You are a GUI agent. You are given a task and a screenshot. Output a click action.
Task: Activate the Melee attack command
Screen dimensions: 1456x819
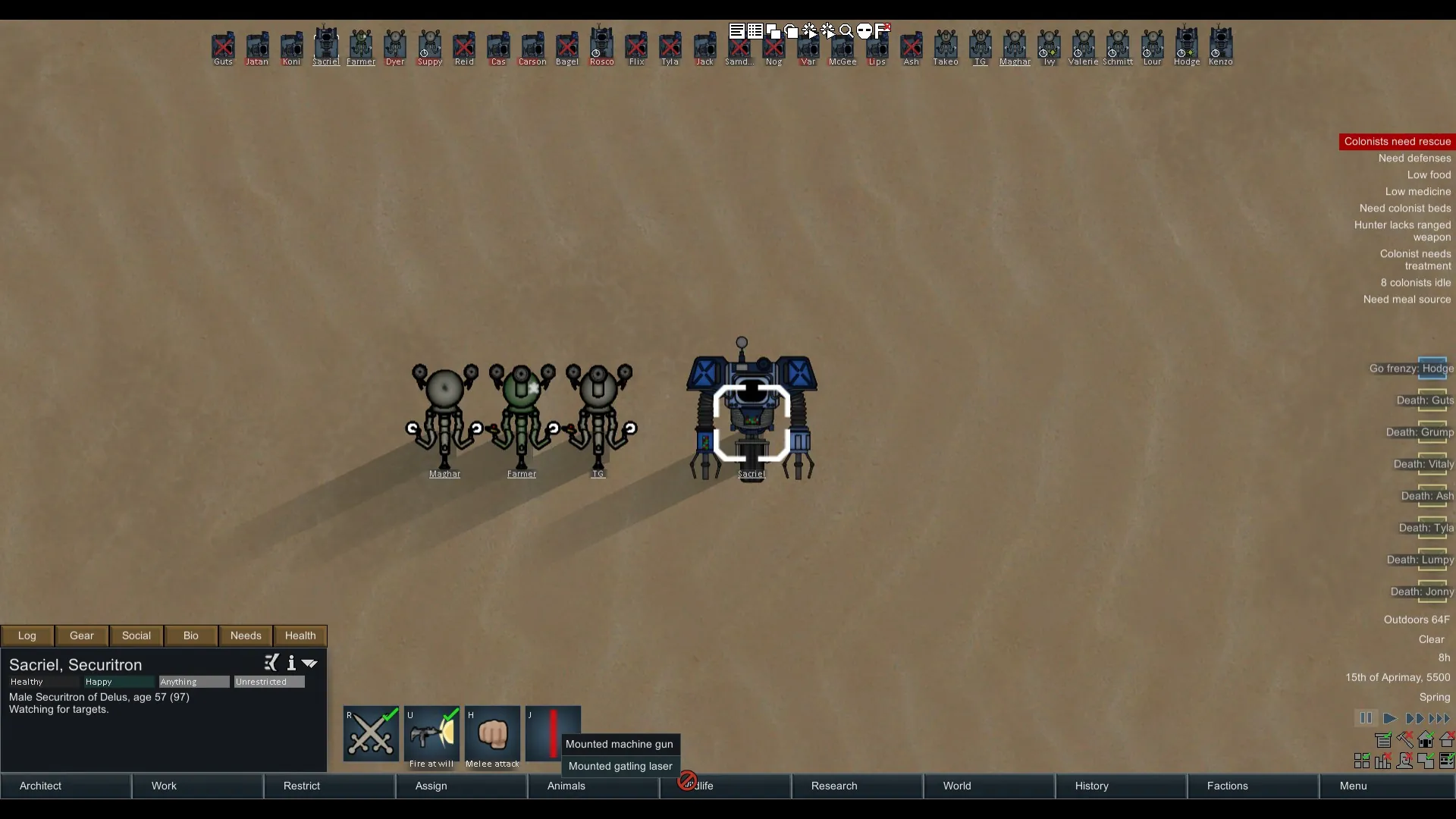click(492, 733)
